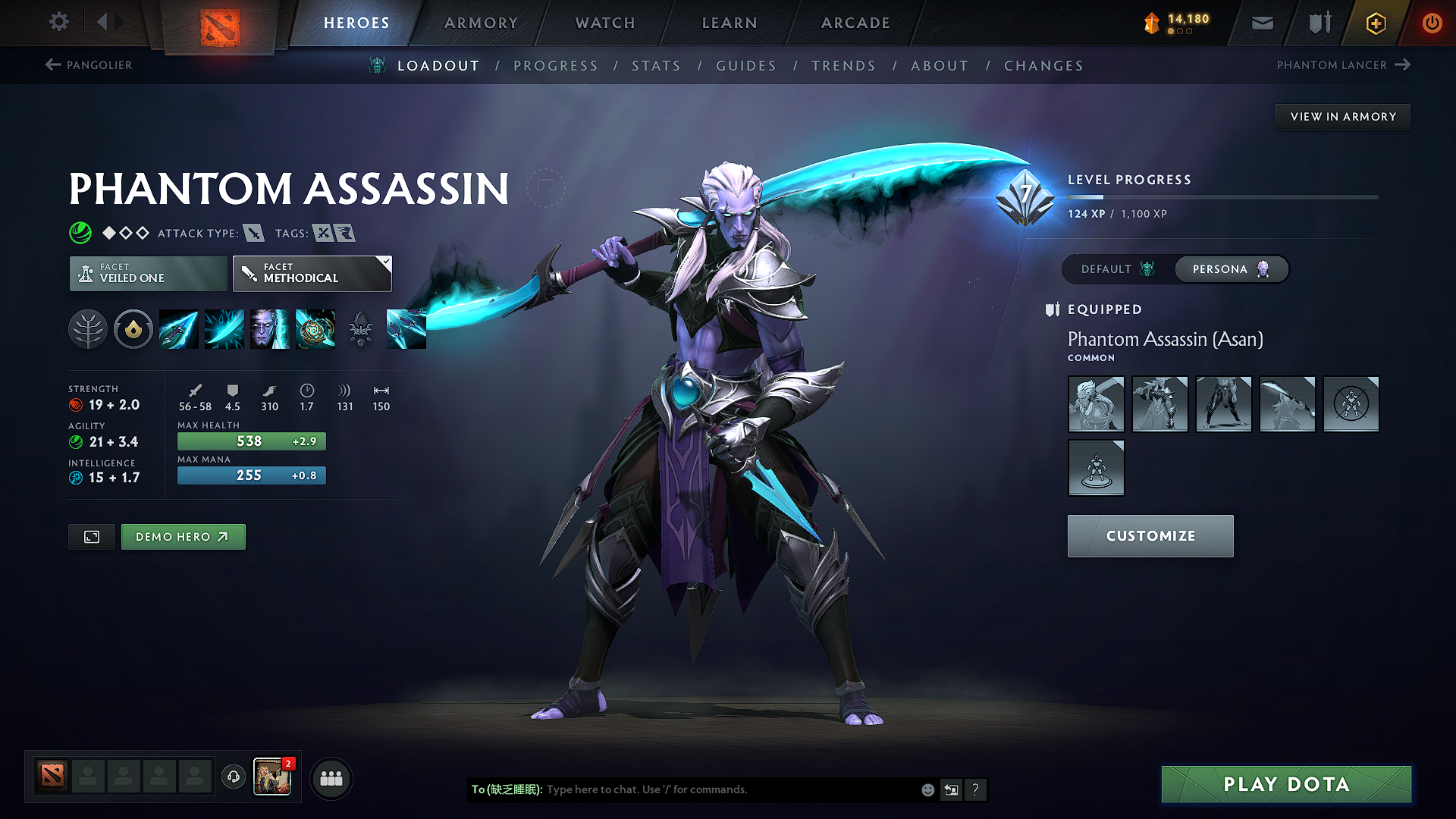Select the Phantom Strike ability icon

coord(224,329)
